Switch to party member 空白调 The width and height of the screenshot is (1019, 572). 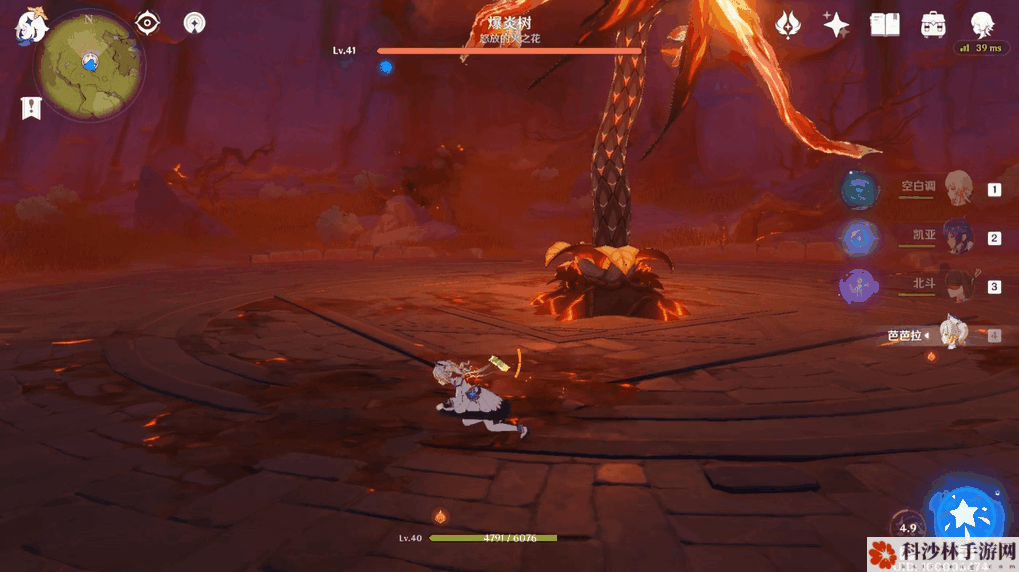[958, 188]
